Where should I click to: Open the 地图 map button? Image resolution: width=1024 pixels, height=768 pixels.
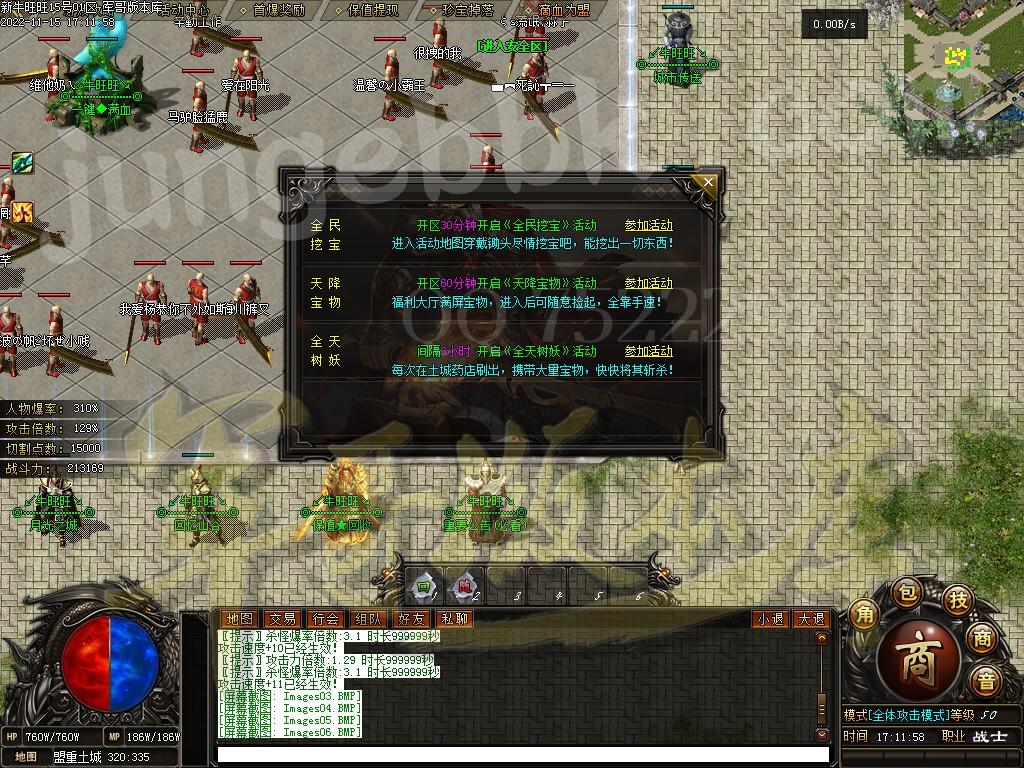(x=238, y=619)
